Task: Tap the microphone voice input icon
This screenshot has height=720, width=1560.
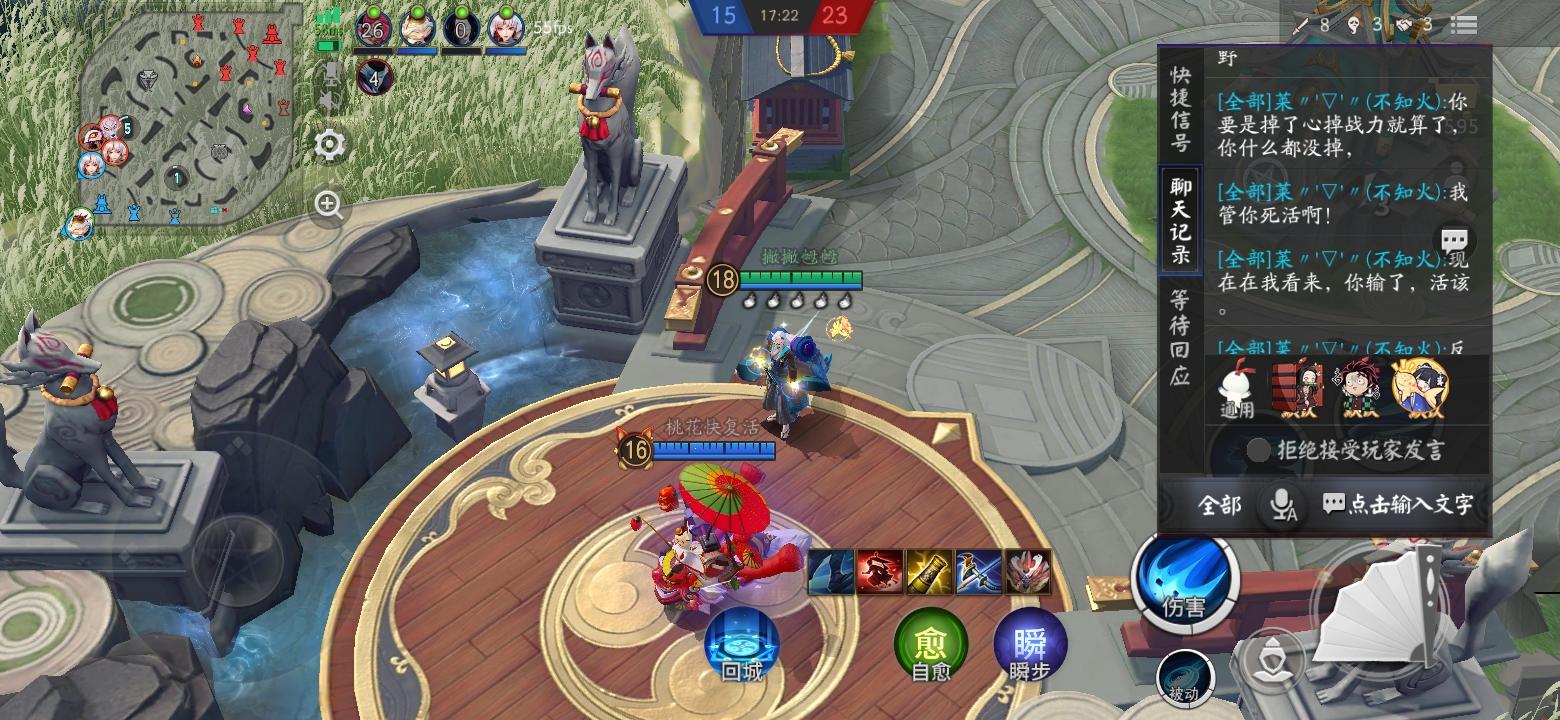Action: (1279, 506)
